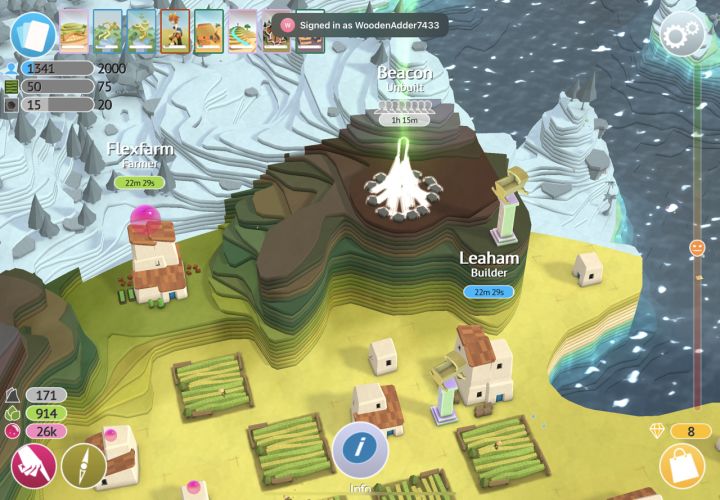Image resolution: width=720 pixels, height=500 pixels.
Task: Select the Beacon Unbuilt label
Action: pos(404,80)
